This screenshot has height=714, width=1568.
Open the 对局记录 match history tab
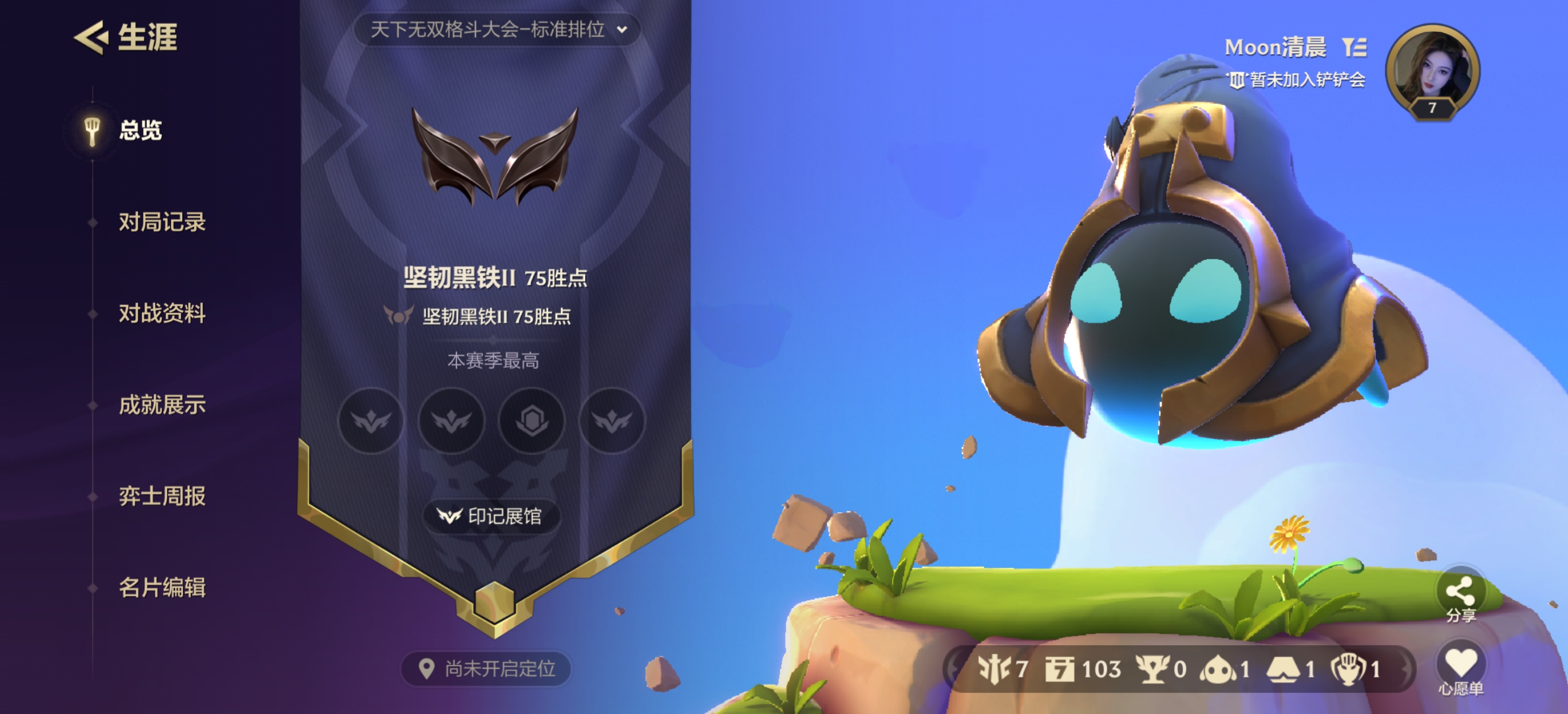[x=162, y=222]
